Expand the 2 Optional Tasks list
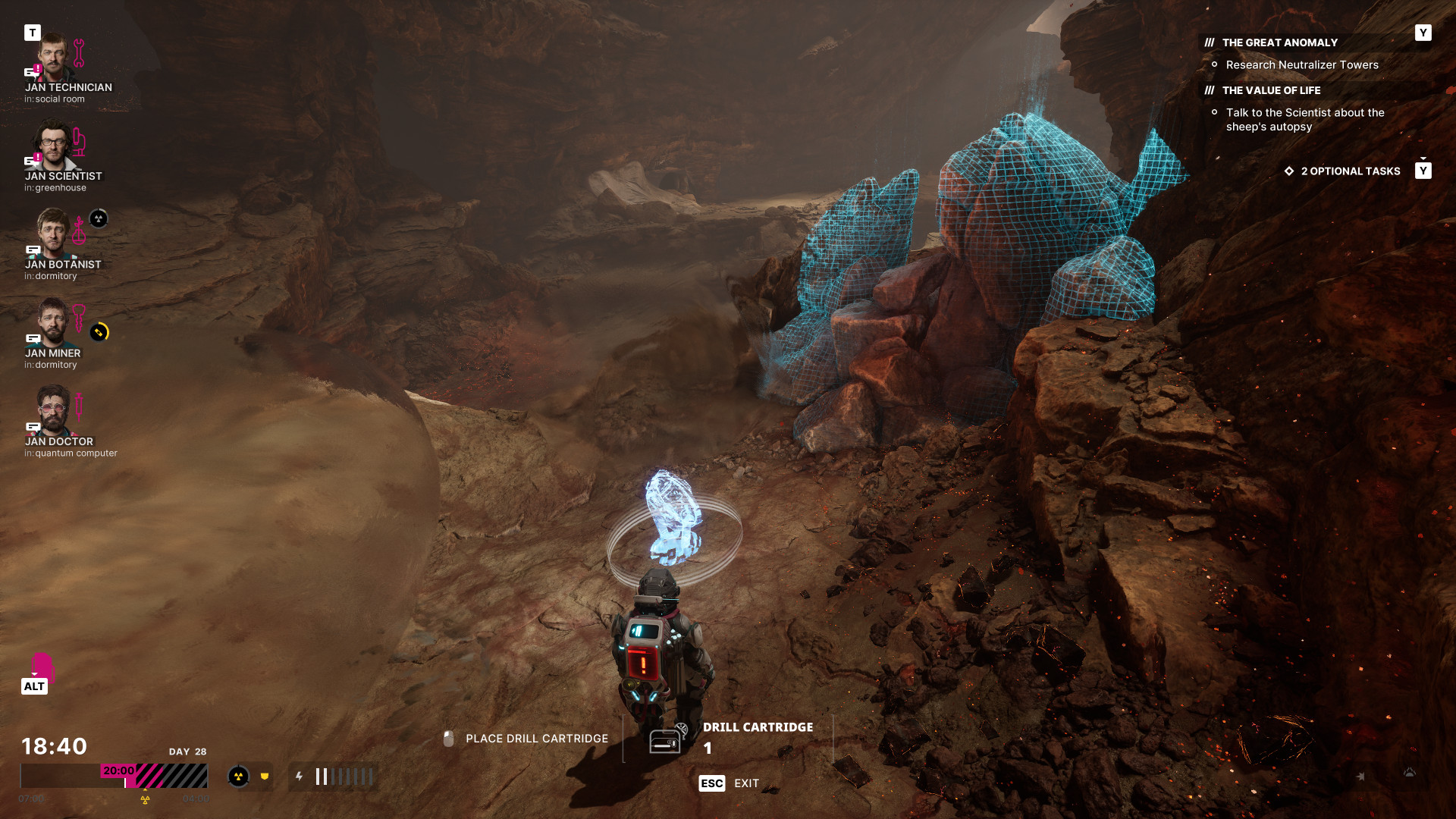Screen dimensions: 1456x819 (x=1350, y=171)
